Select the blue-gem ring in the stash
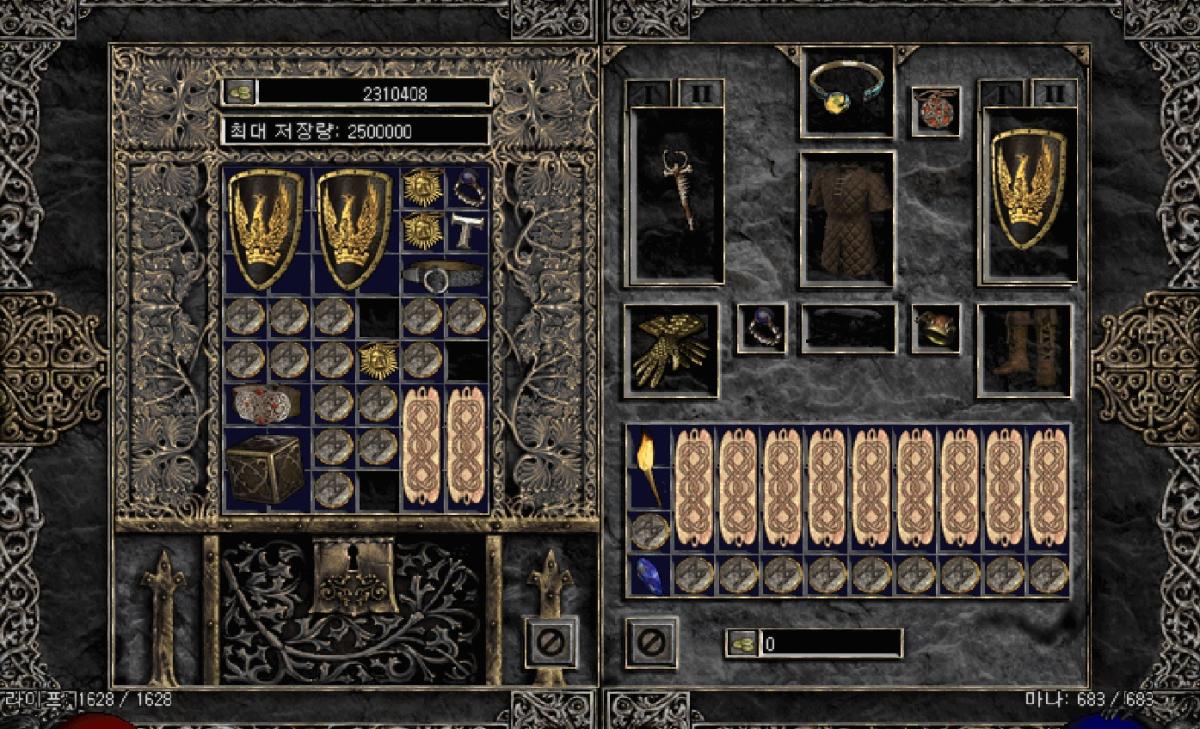This screenshot has width=1200, height=729. click(467, 187)
